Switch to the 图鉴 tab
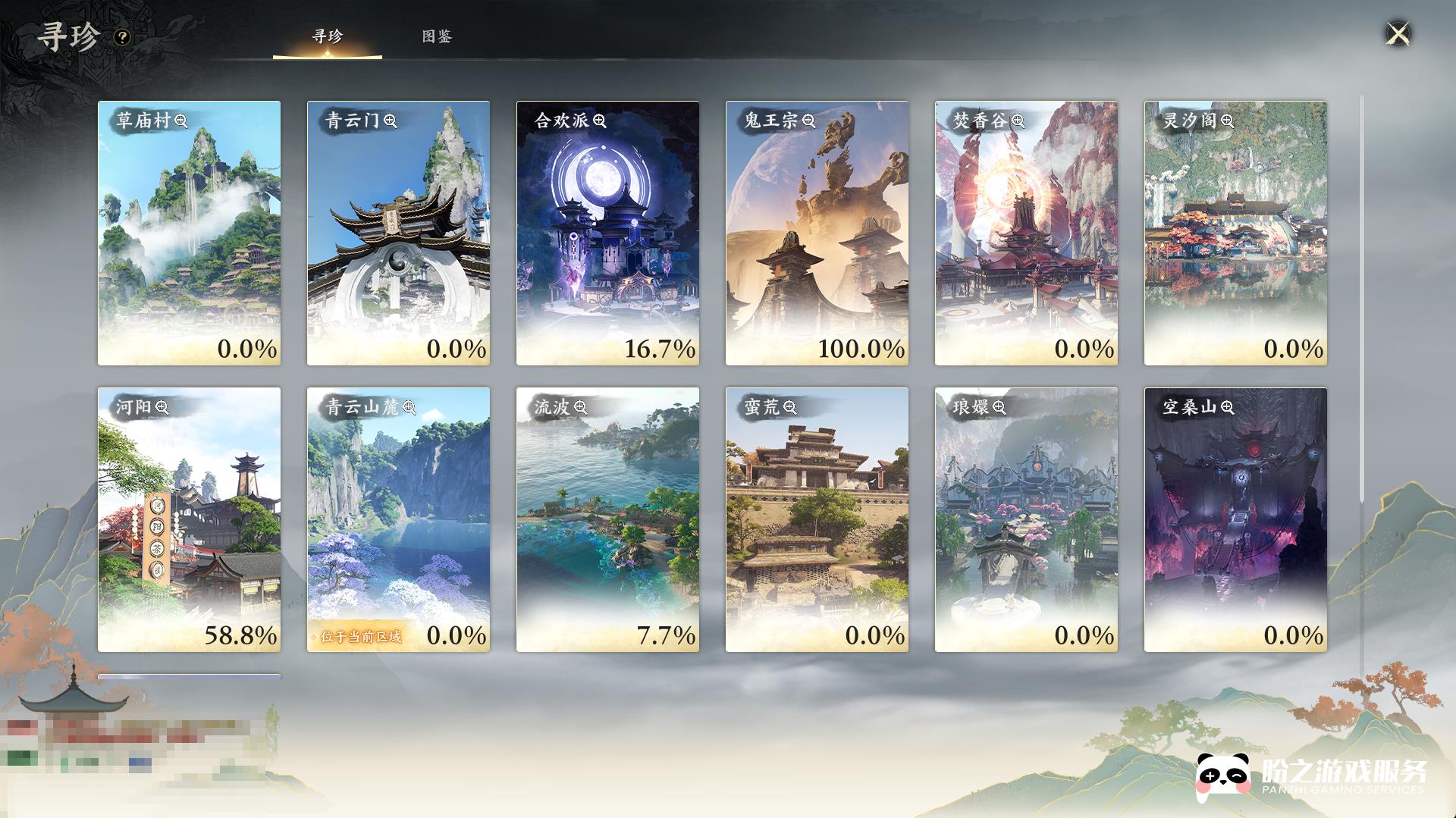Viewport: 1456px width, 818px height. tap(437, 36)
